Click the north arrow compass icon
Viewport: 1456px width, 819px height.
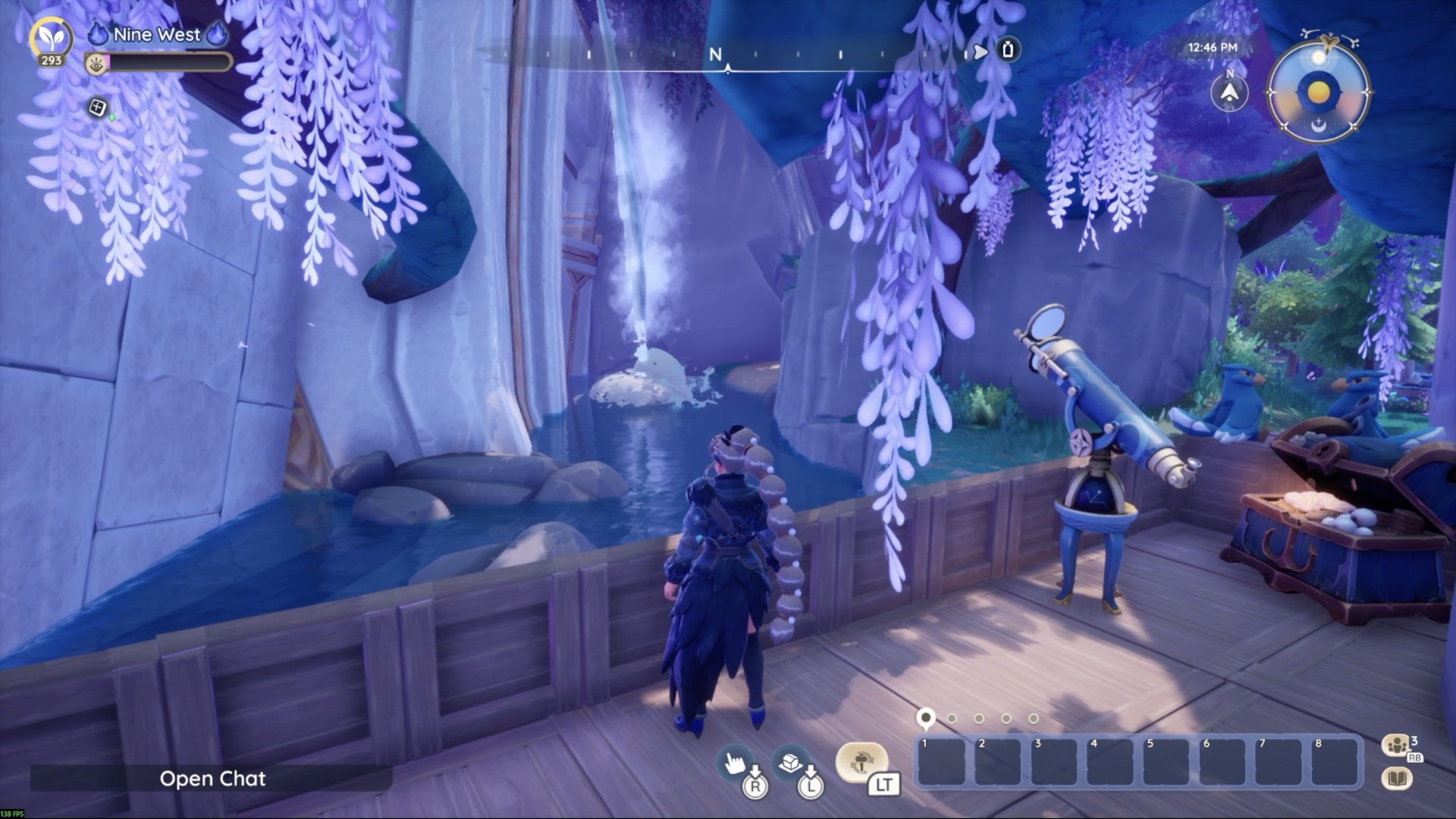[1229, 93]
